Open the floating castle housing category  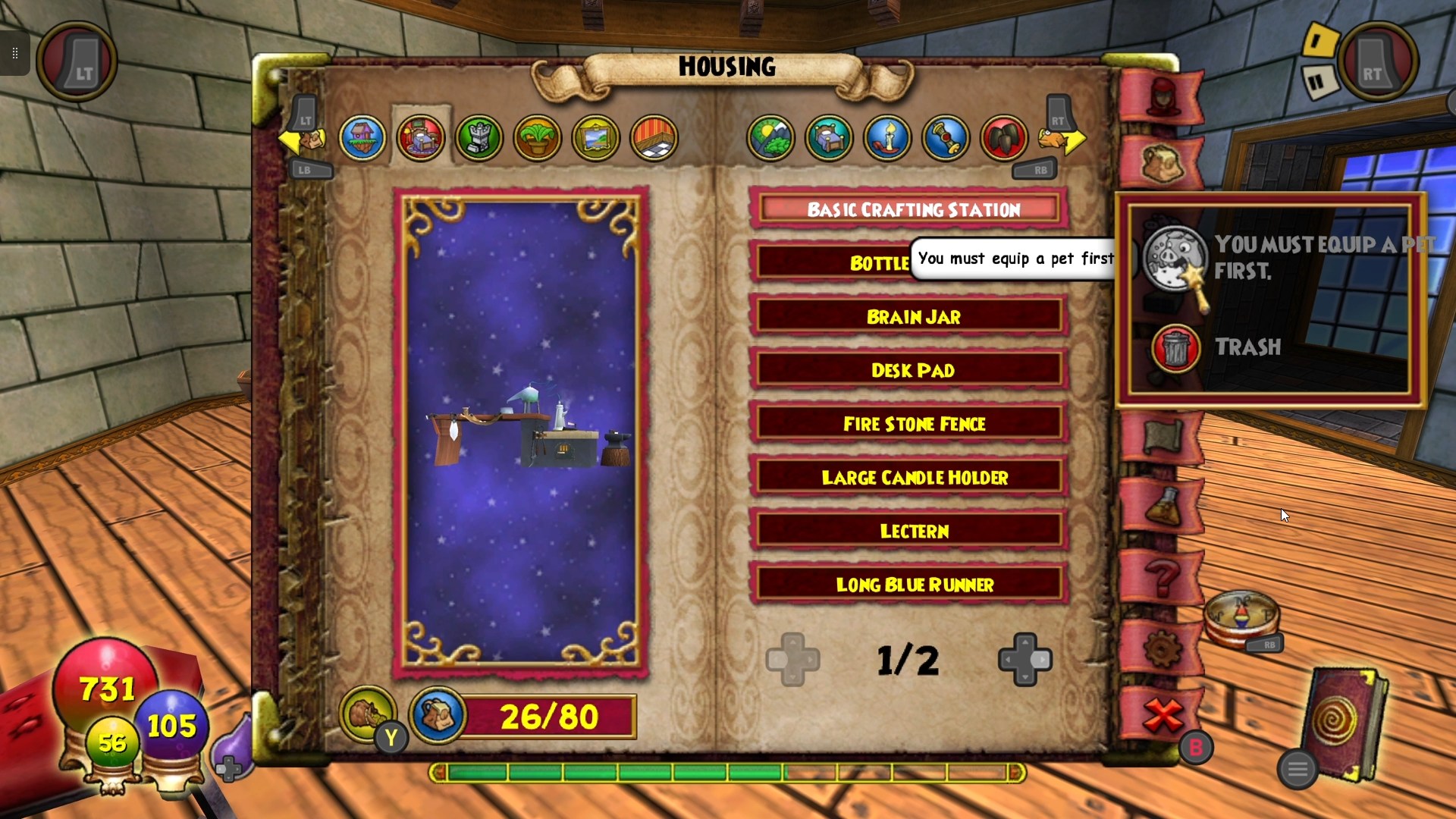pyautogui.click(x=362, y=138)
